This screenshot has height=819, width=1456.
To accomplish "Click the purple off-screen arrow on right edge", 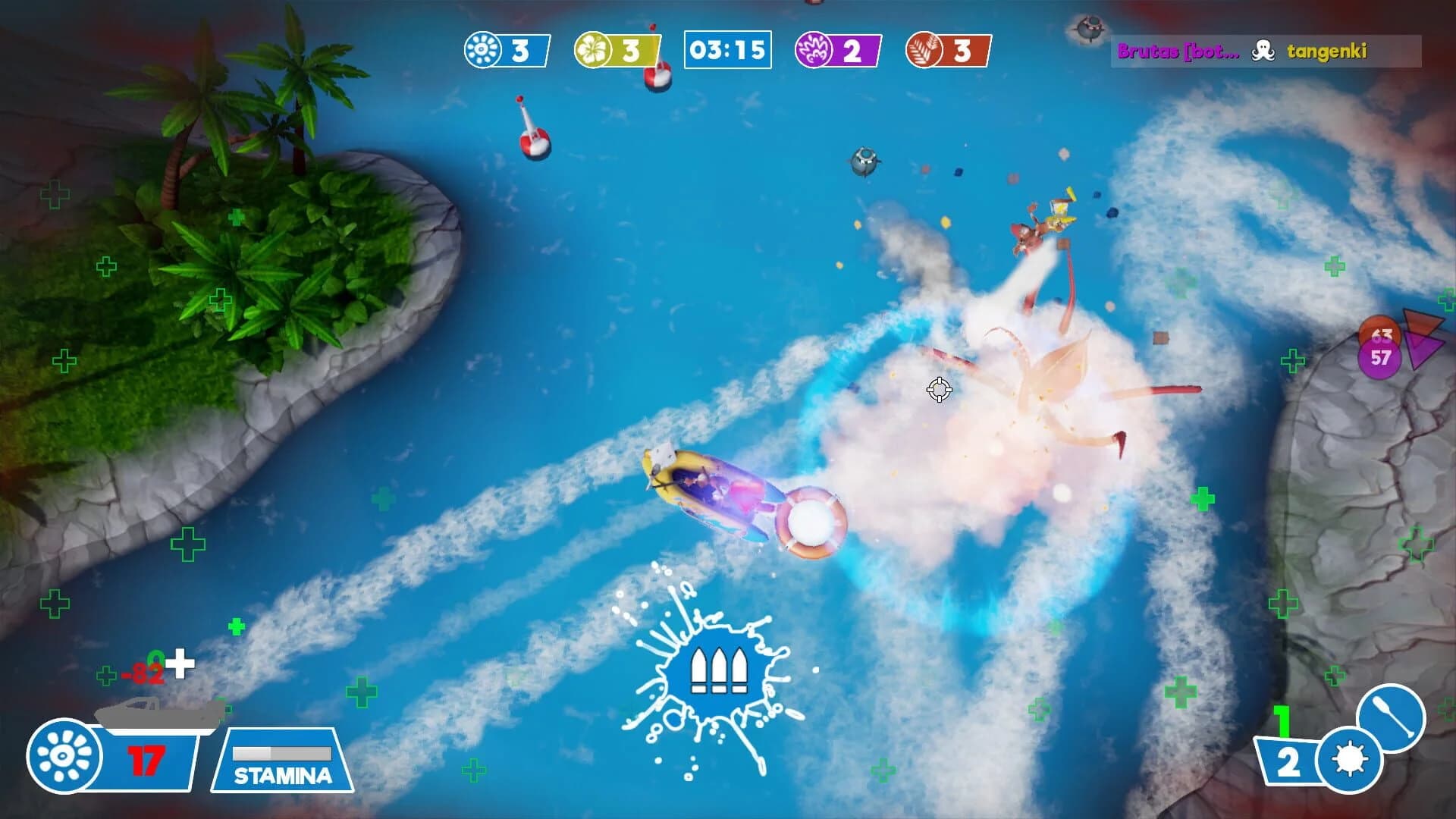I will coord(1424,350).
